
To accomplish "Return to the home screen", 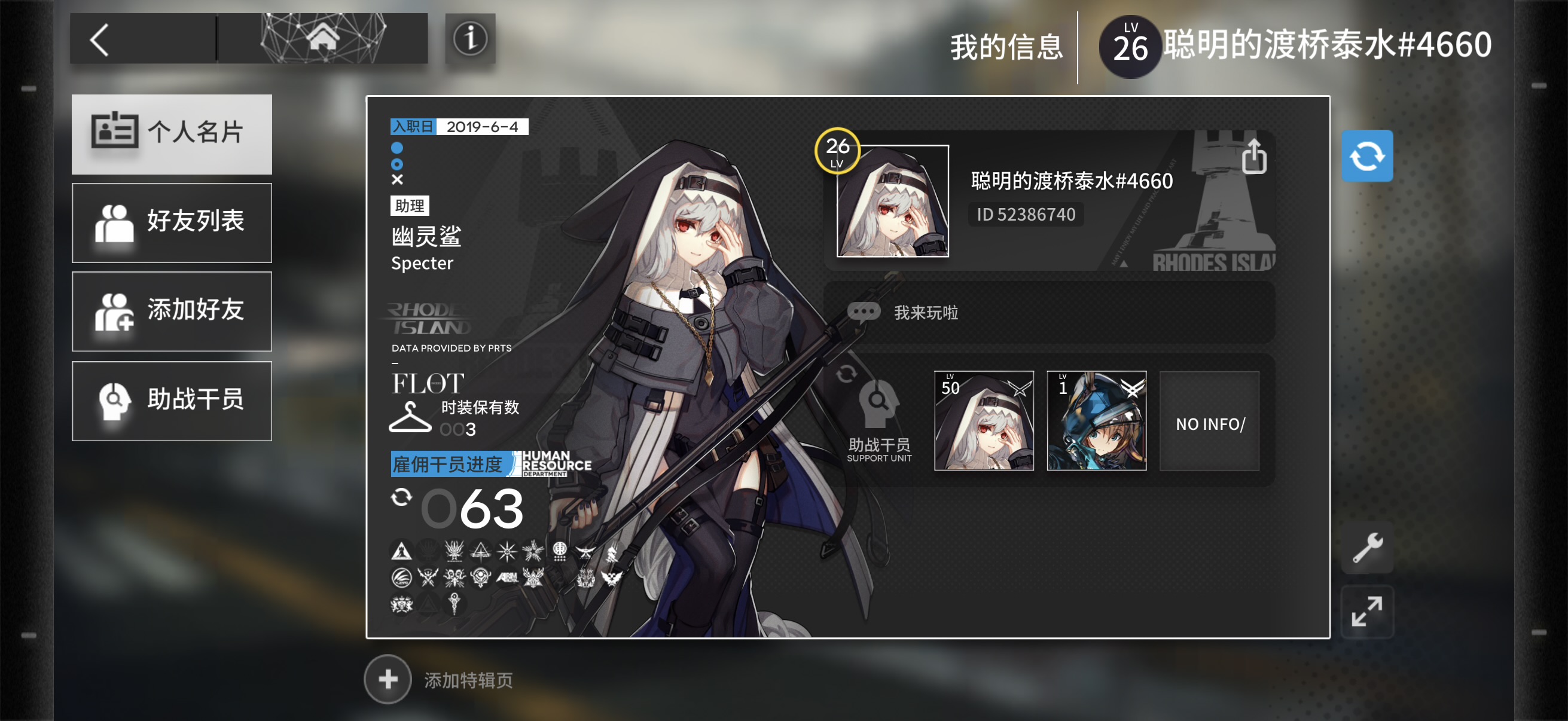I will [322, 39].
